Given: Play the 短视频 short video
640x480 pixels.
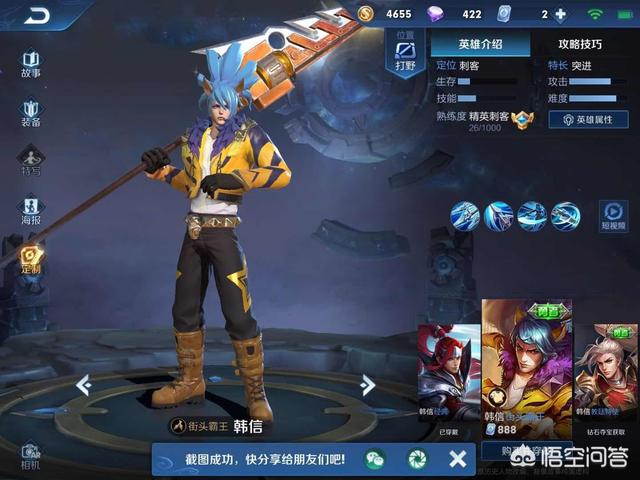Looking at the screenshot, I should pos(612,216).
